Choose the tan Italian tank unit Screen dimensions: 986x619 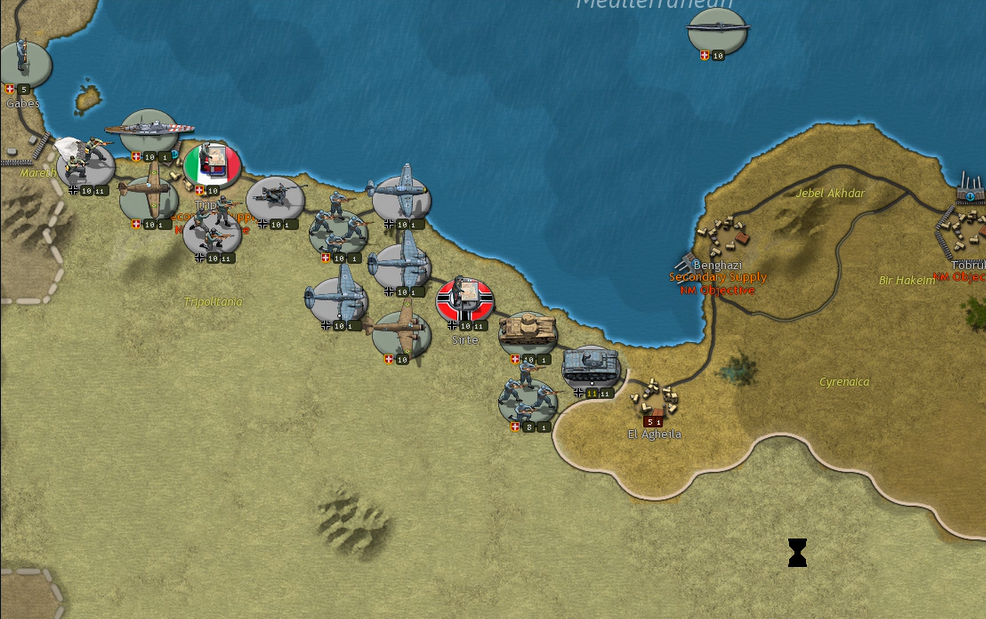pos(527,331)
